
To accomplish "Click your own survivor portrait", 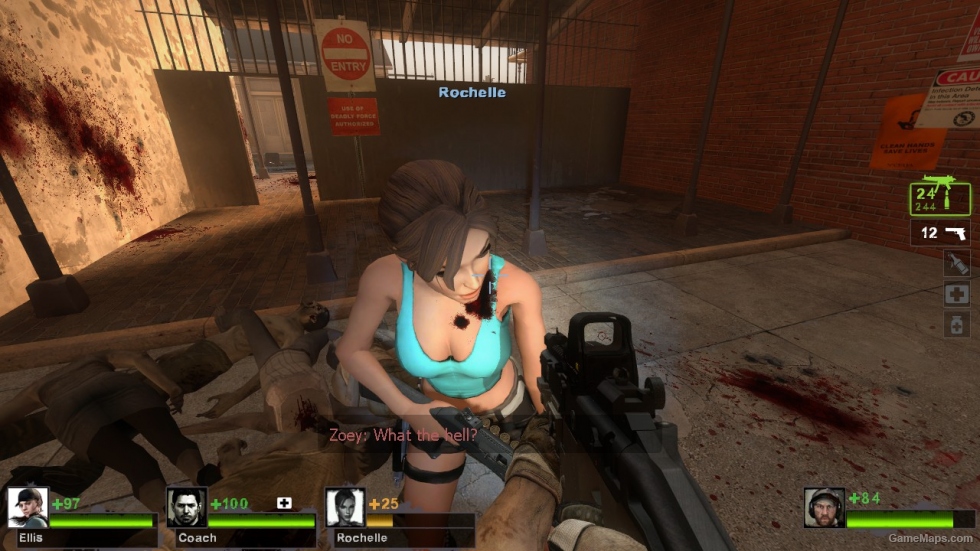I will (824, 507).
